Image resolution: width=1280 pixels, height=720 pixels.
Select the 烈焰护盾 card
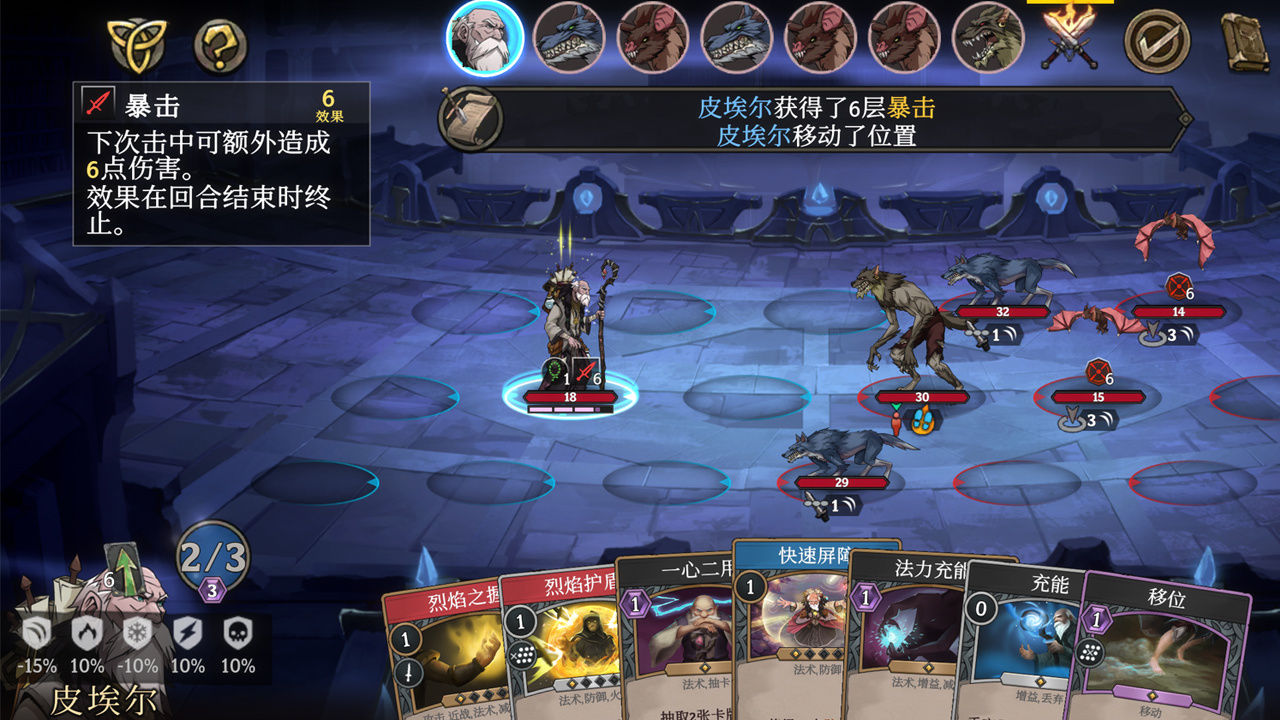point(555,650)
